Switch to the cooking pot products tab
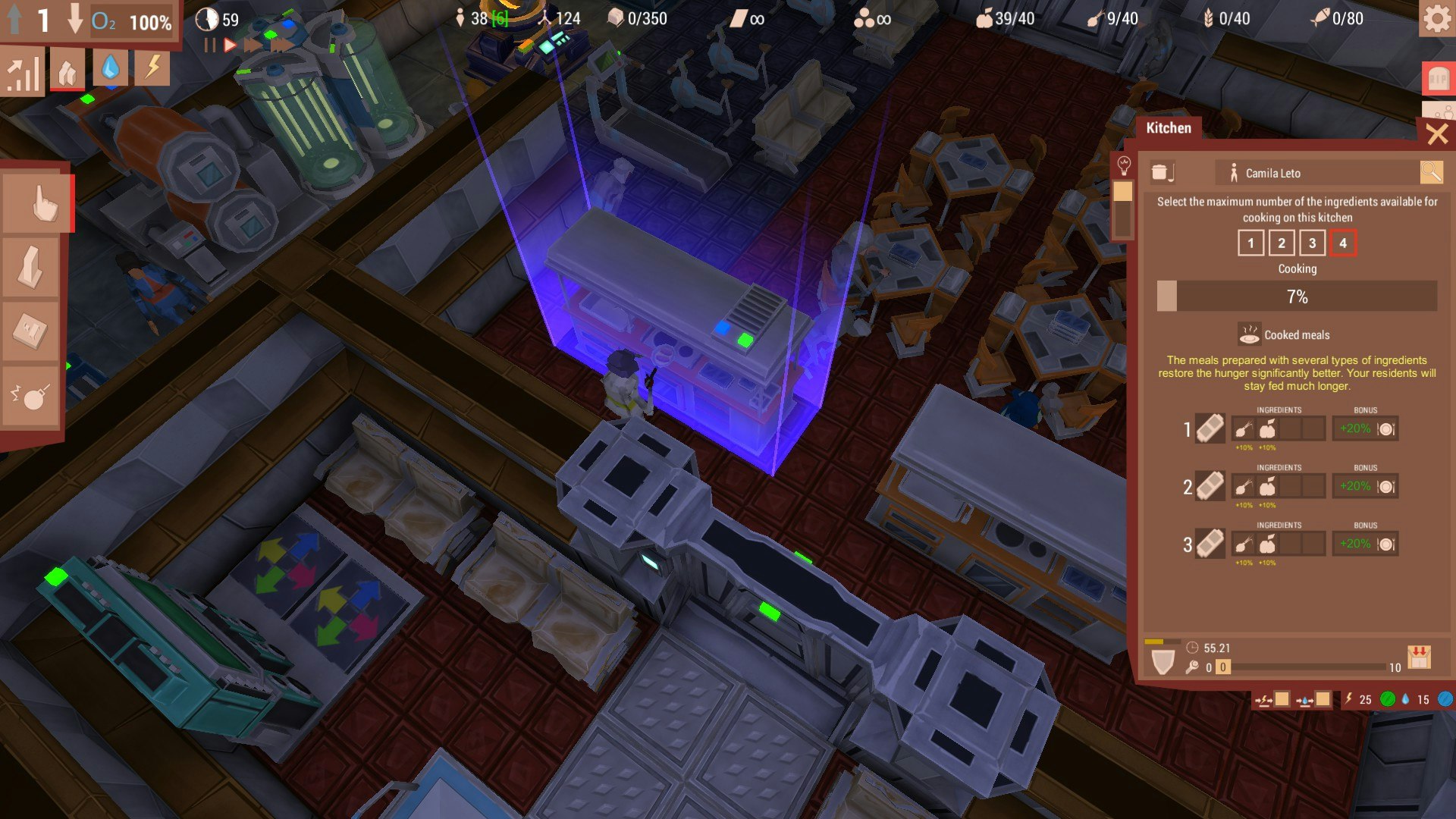This screenshot has height=819, width=1456. click(x=1161, y=173)
